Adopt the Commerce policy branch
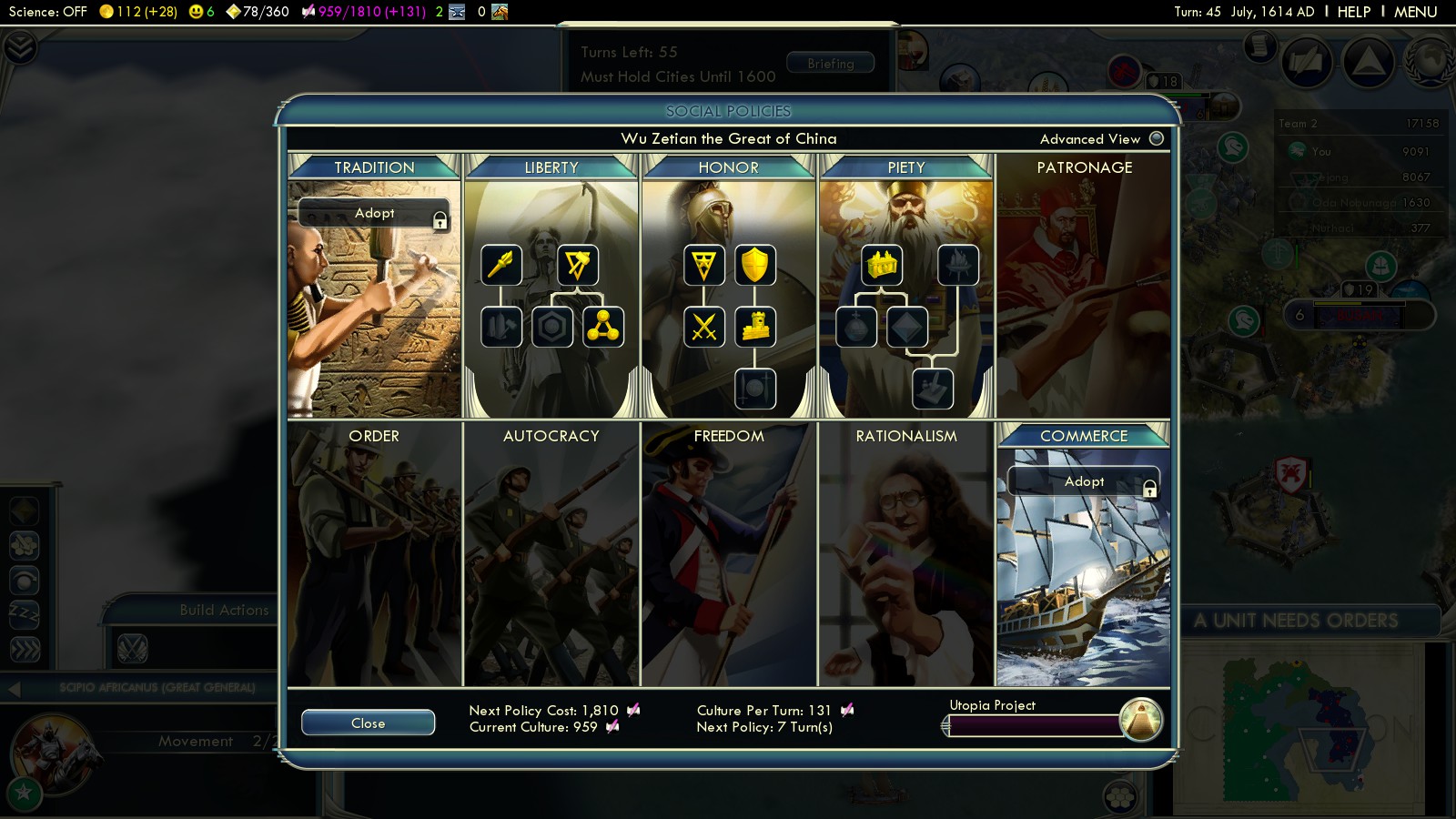 pyautogui.click(x=1083, y=481)
